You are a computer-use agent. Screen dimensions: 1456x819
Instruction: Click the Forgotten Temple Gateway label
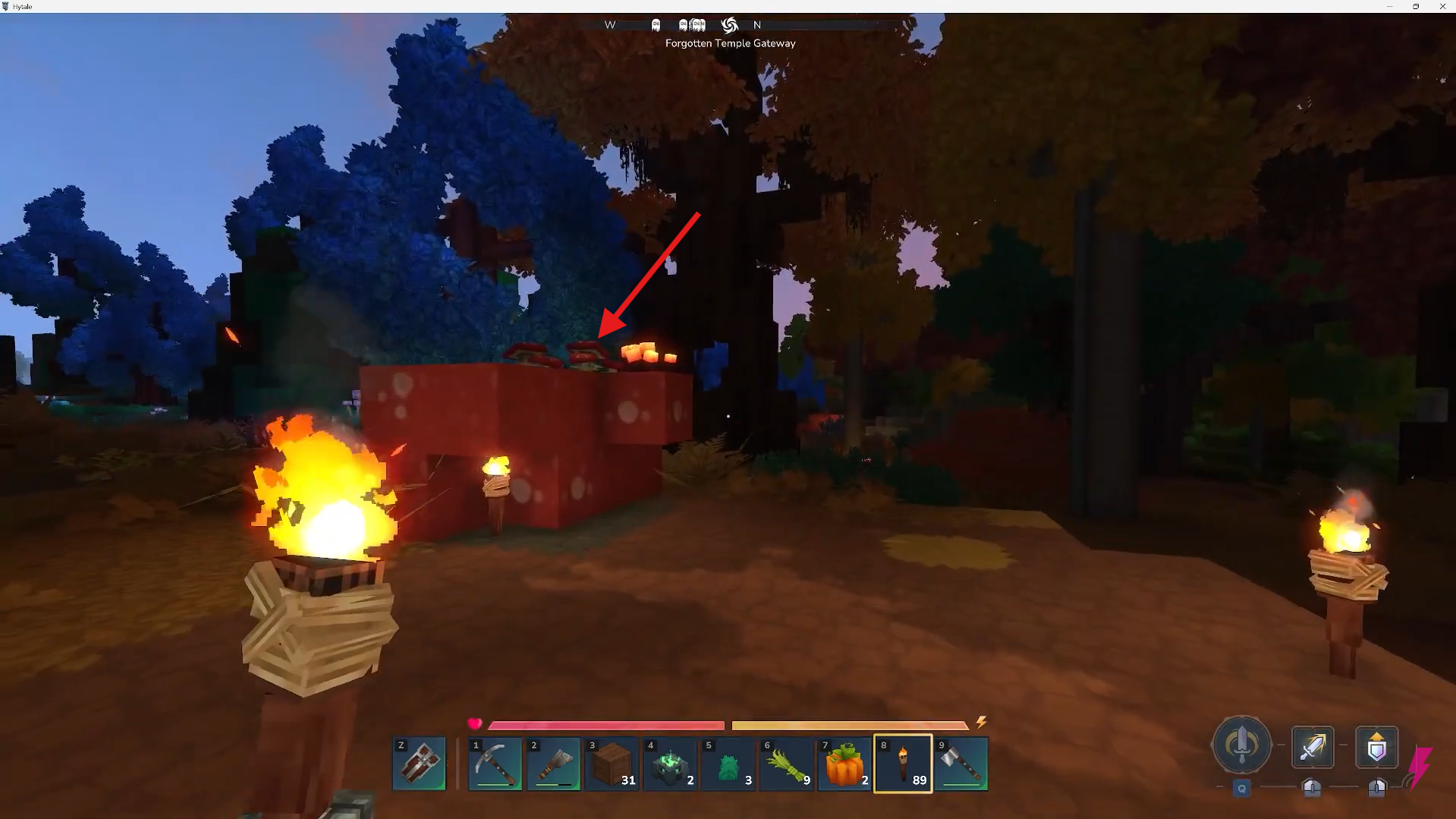[730, 43]
